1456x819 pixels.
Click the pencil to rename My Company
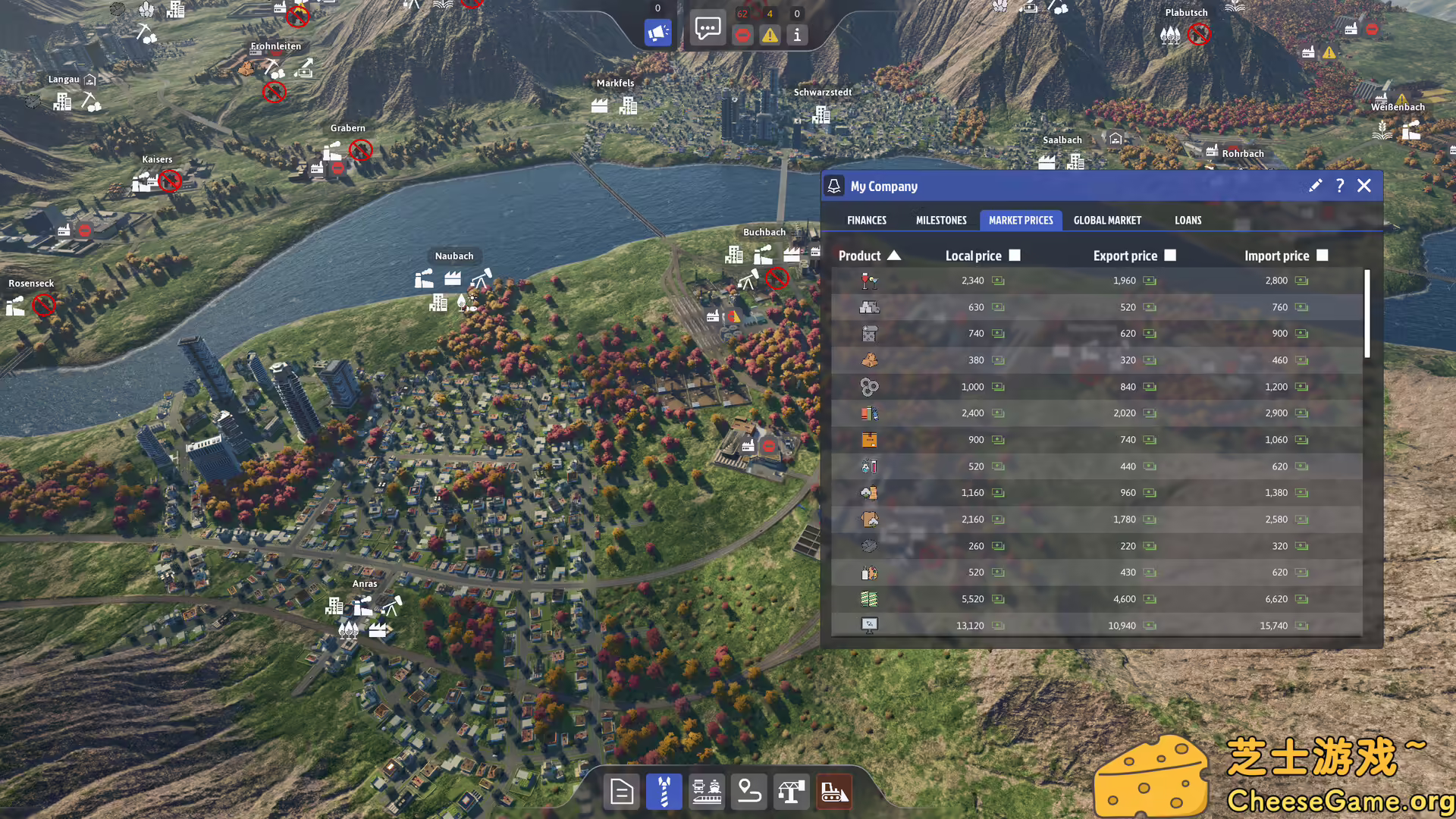point(1316,186)
